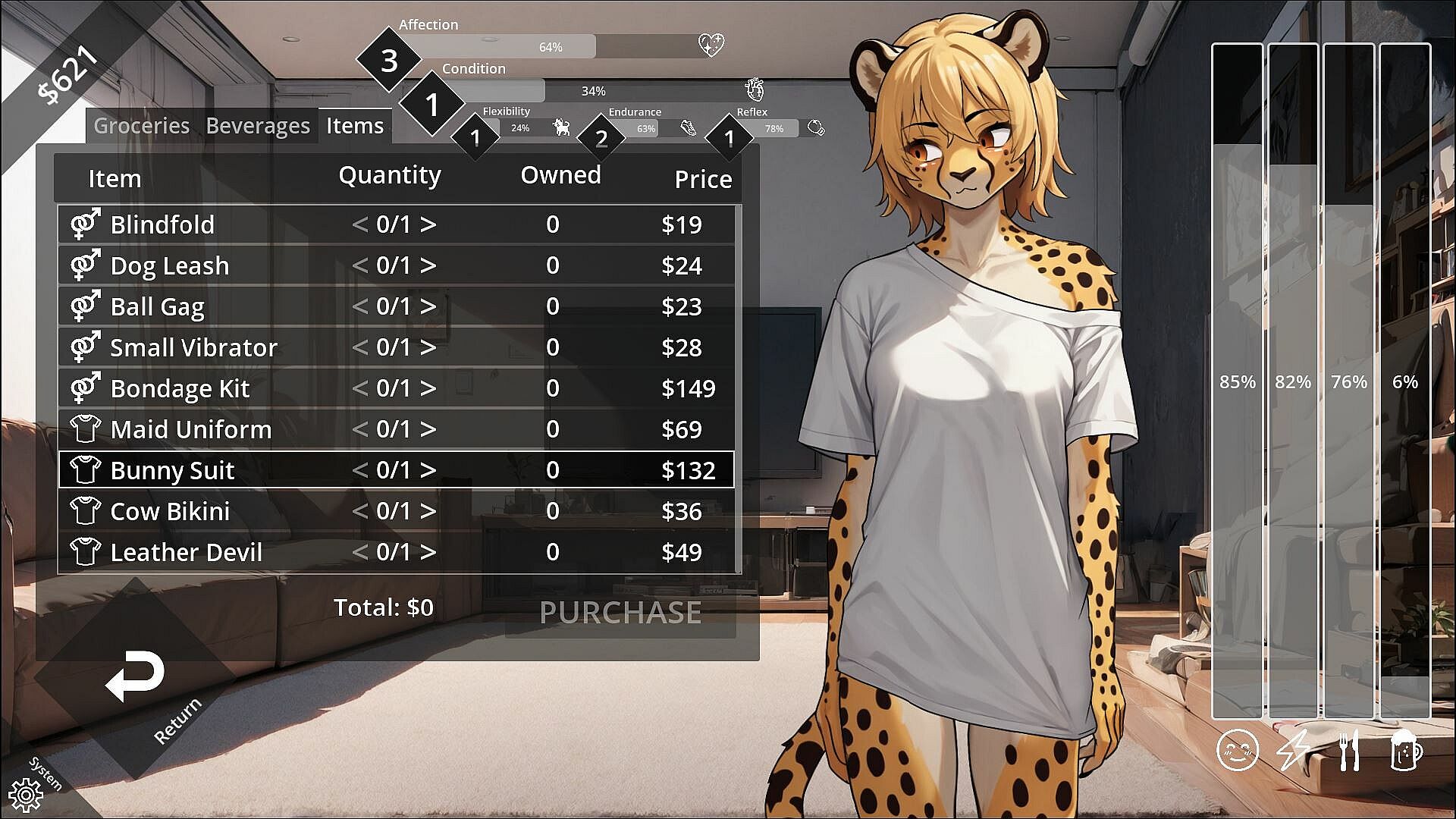Viewport: 1456px width, 819px height.
Task: Decrease Cow Bikini quantity with left arrow
Action: click(x=360, y=511)
